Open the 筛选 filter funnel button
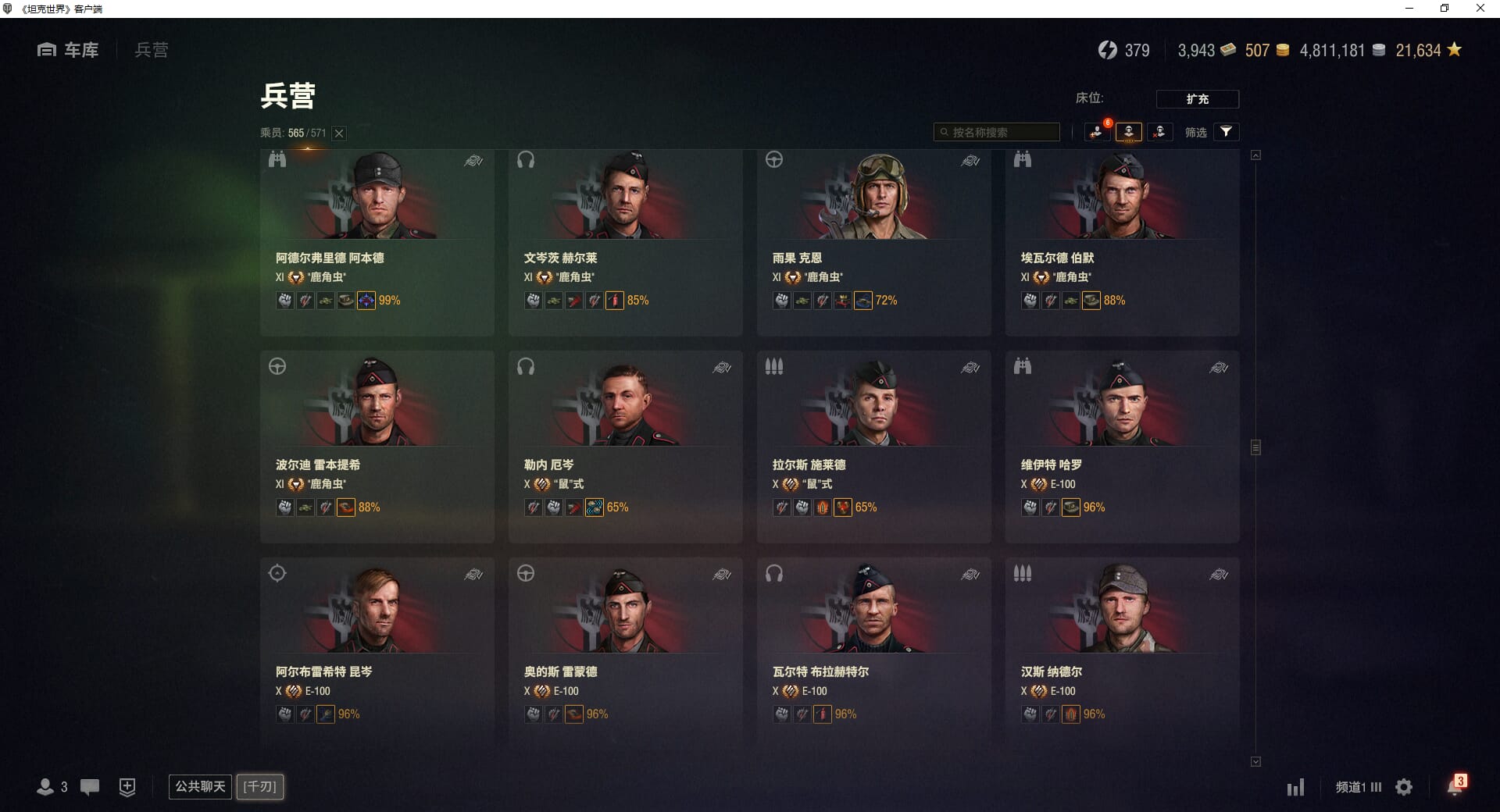This screenshot has width=1500, height=812. click(1226, 132)
